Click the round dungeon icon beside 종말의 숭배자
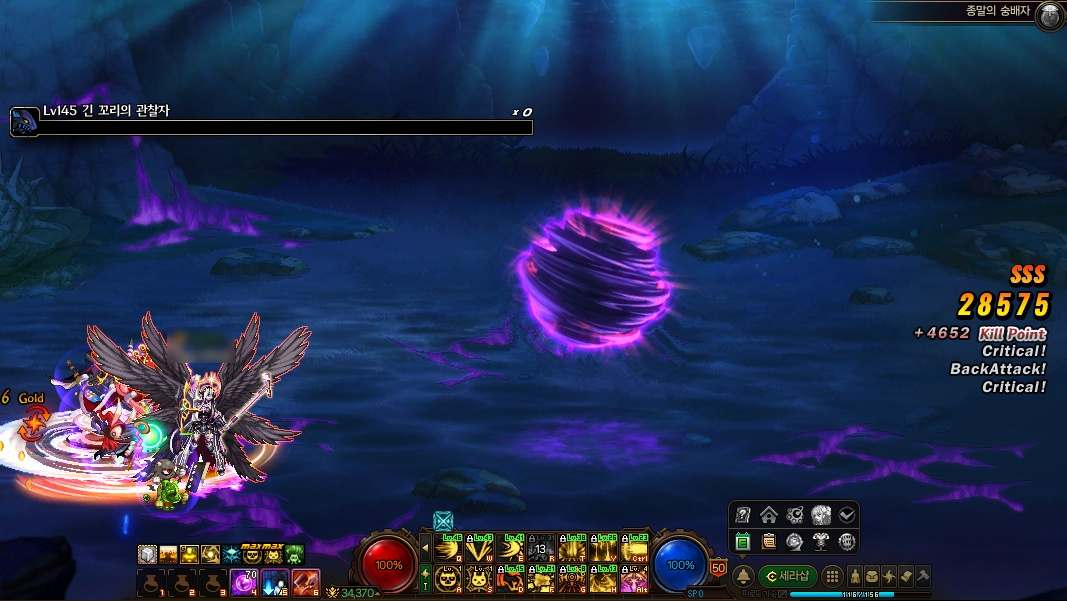 1049,15
